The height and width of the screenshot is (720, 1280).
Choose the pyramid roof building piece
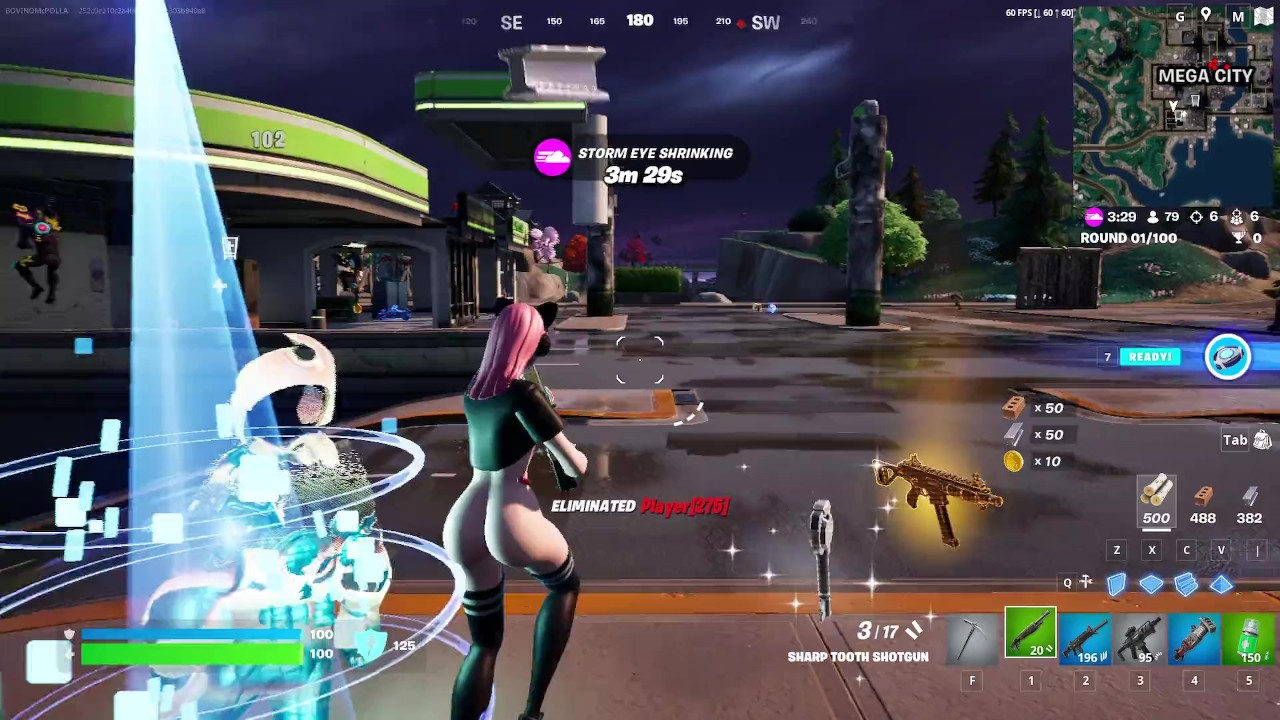1221,584
